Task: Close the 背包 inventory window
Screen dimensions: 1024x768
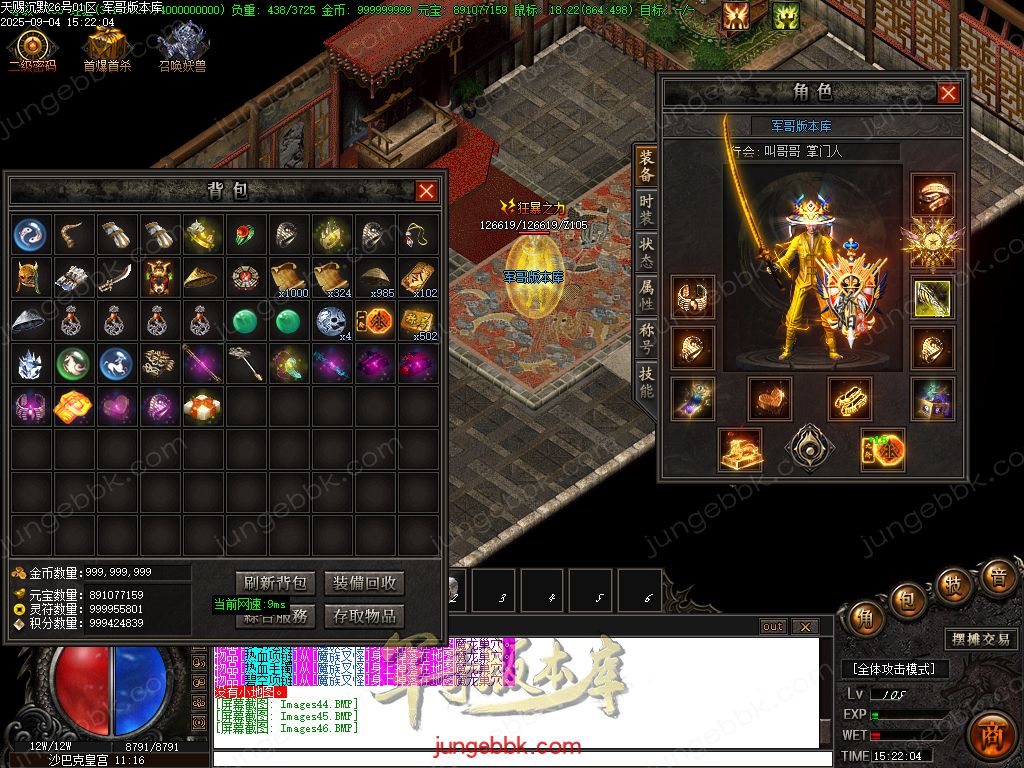Action: click(427, 191)
